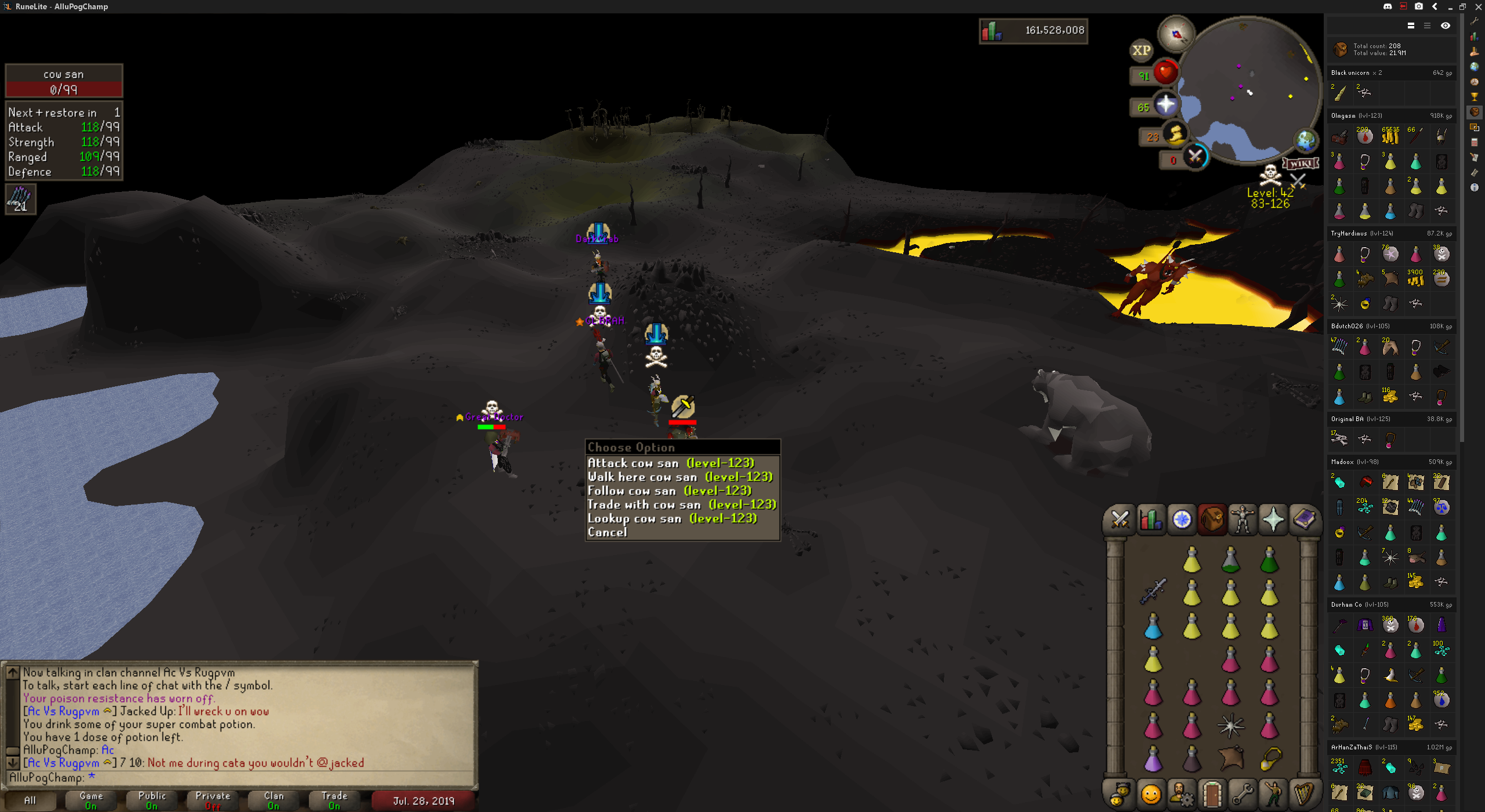Click the gold ring in the inventory

(x=1270, y=758)
